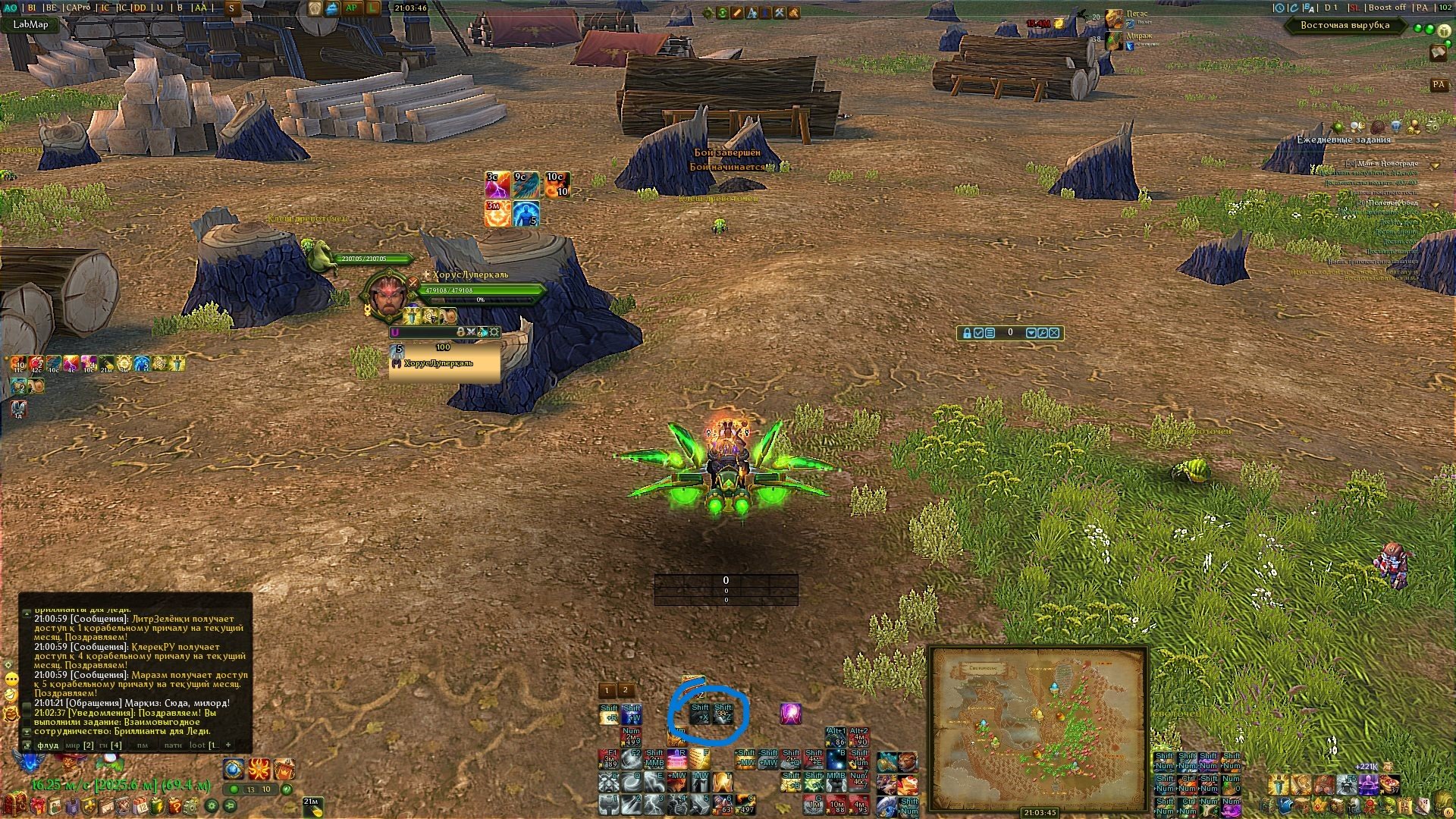The height and width of the screenshot is (819, 1456).
Task: Add a new chat tab
Action: point(228,745)
